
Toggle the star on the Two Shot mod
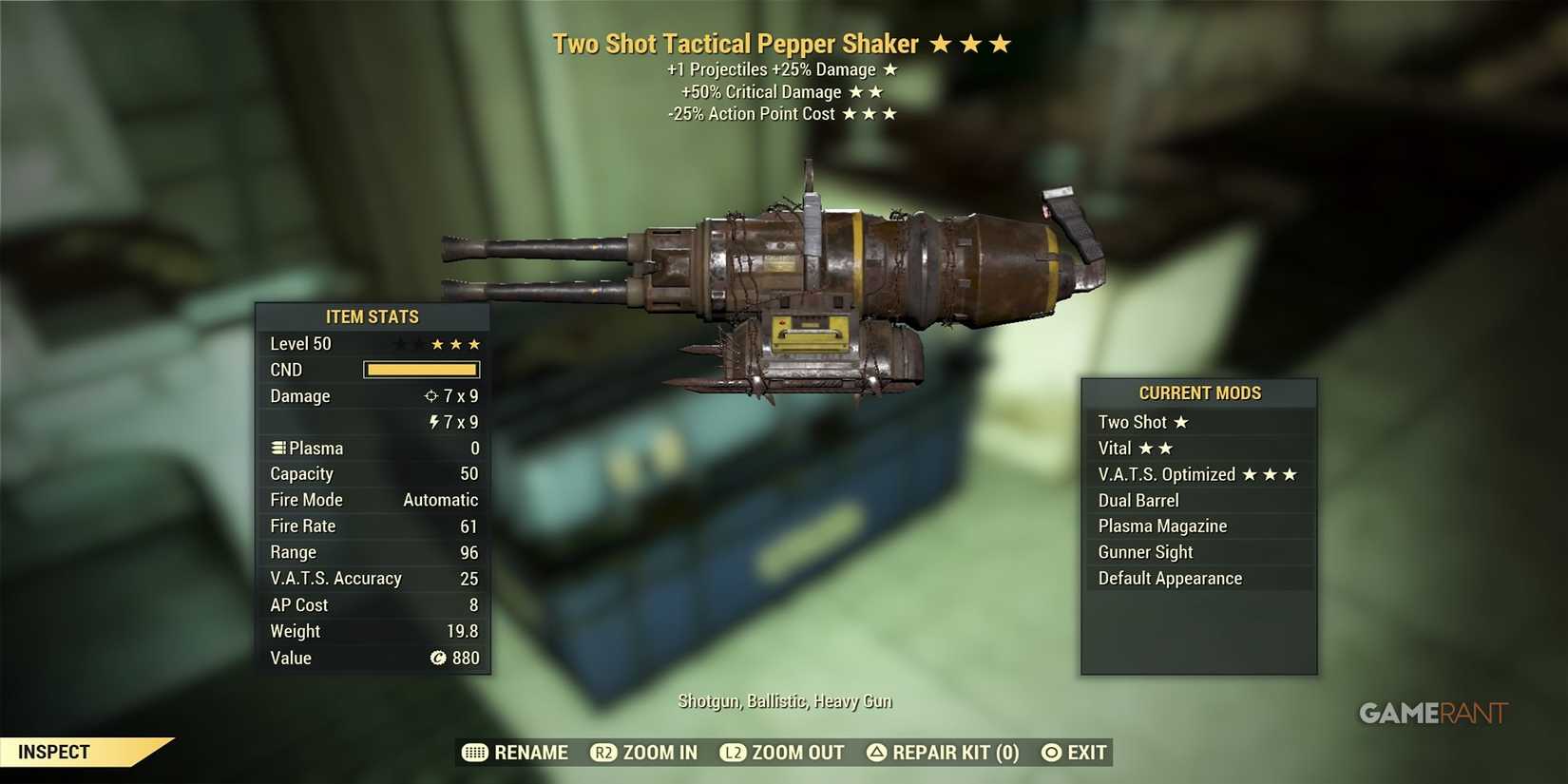(x=1180, y=422)
